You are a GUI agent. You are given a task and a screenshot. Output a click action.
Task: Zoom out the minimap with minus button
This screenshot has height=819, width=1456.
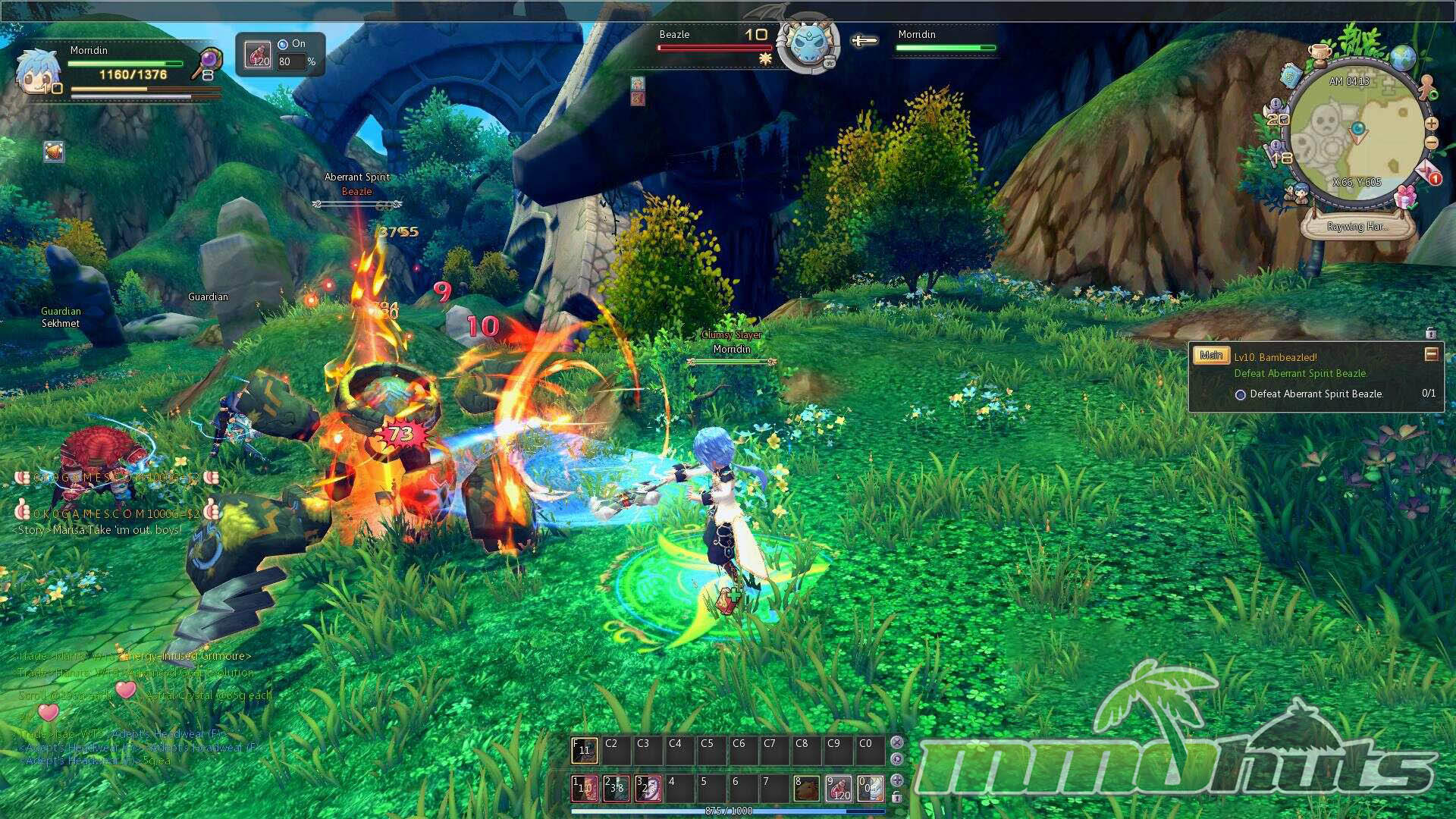tap(1431, 143)
